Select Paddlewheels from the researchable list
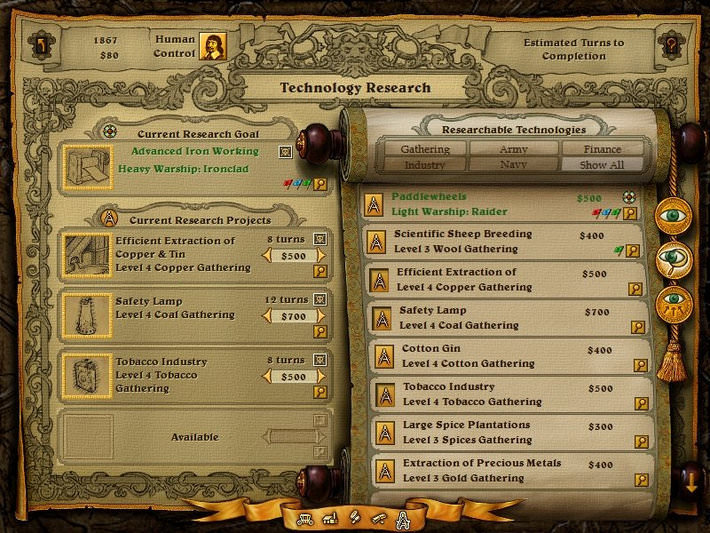Image resolution: width=710 pixels, height=533 pixels. point(480,204)
